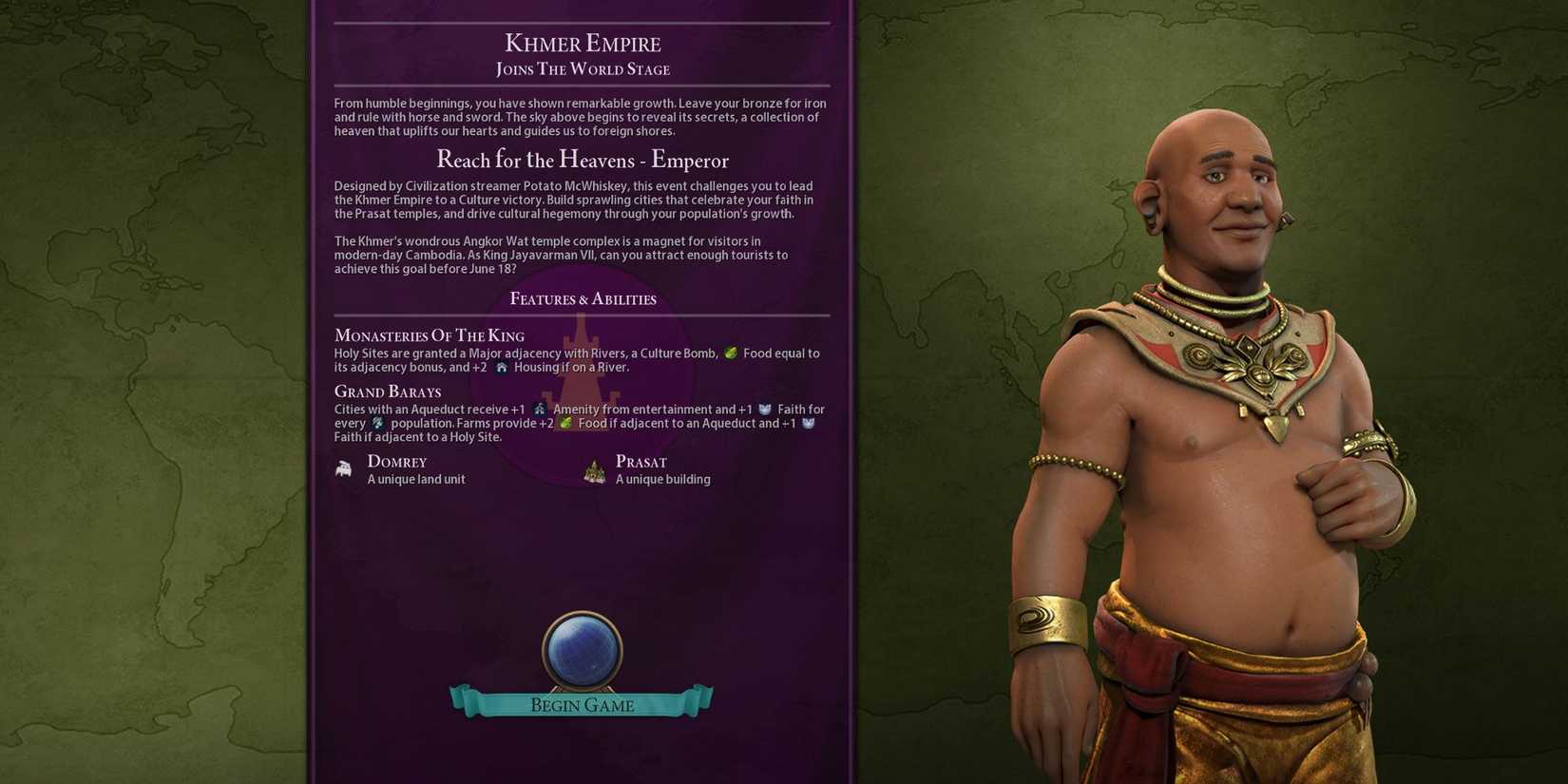Click the Housing icon near River bonus text
Image resolution: width=1568 pixels, height=784 pixels.
coord(502,367)
